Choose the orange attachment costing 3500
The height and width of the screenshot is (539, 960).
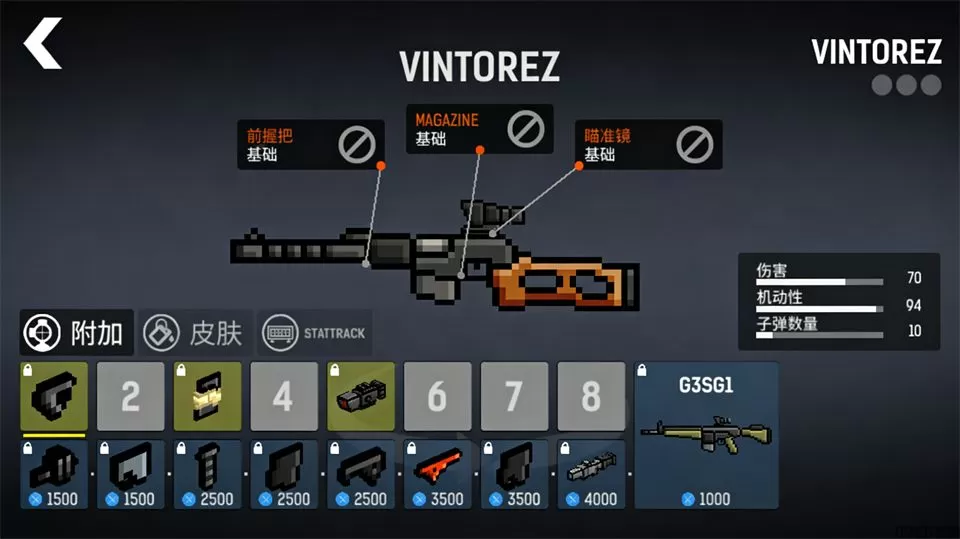pos(437,474)
